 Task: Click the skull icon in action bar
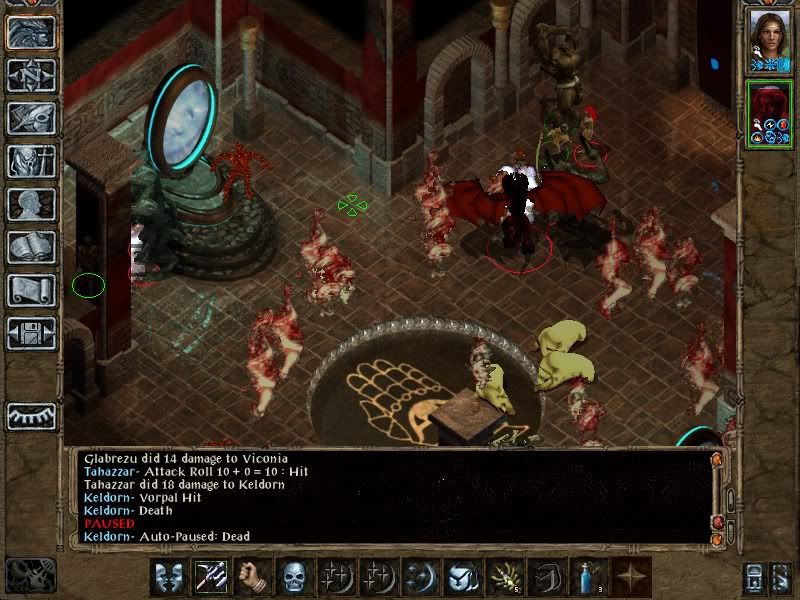point(292,577)
